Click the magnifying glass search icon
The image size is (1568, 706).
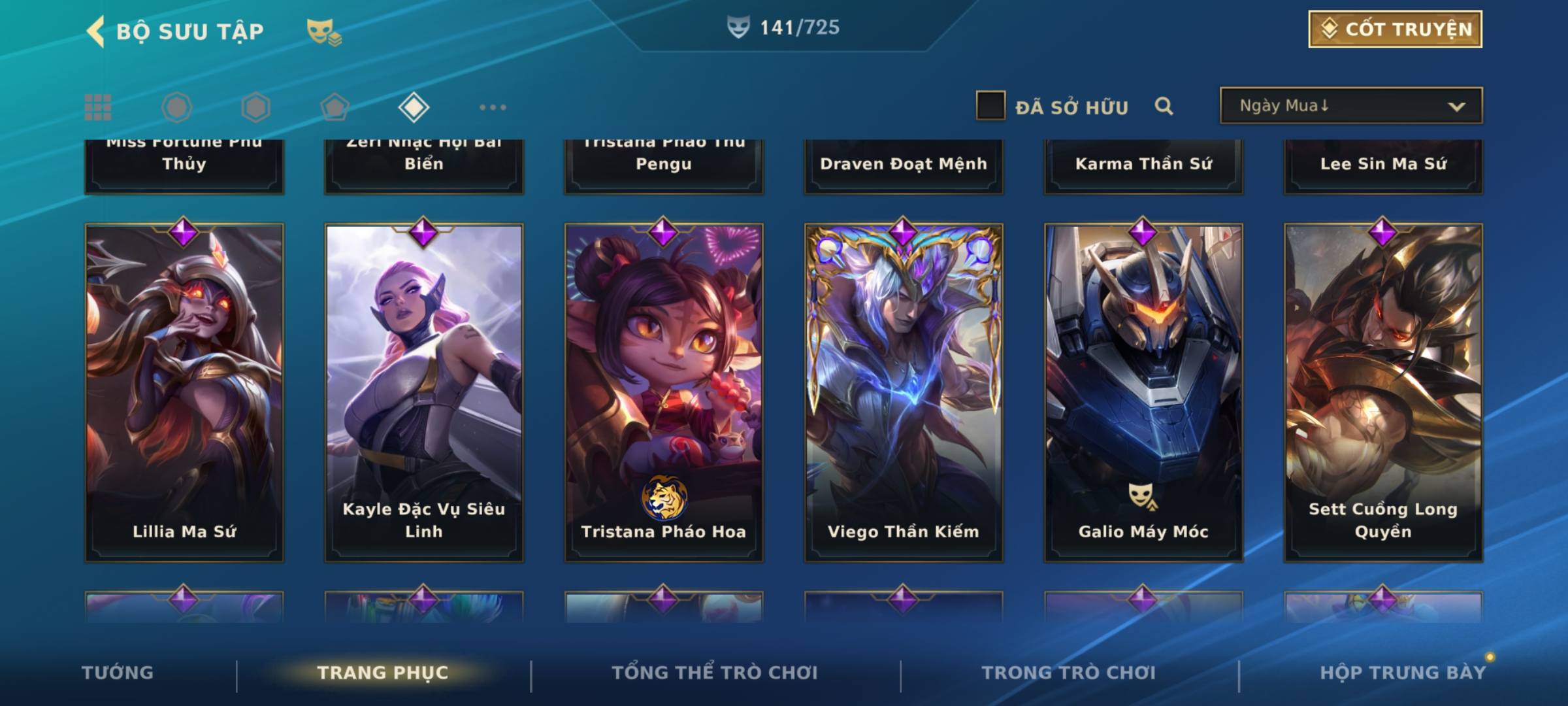pyautogui.click(x=1164, y=106)
